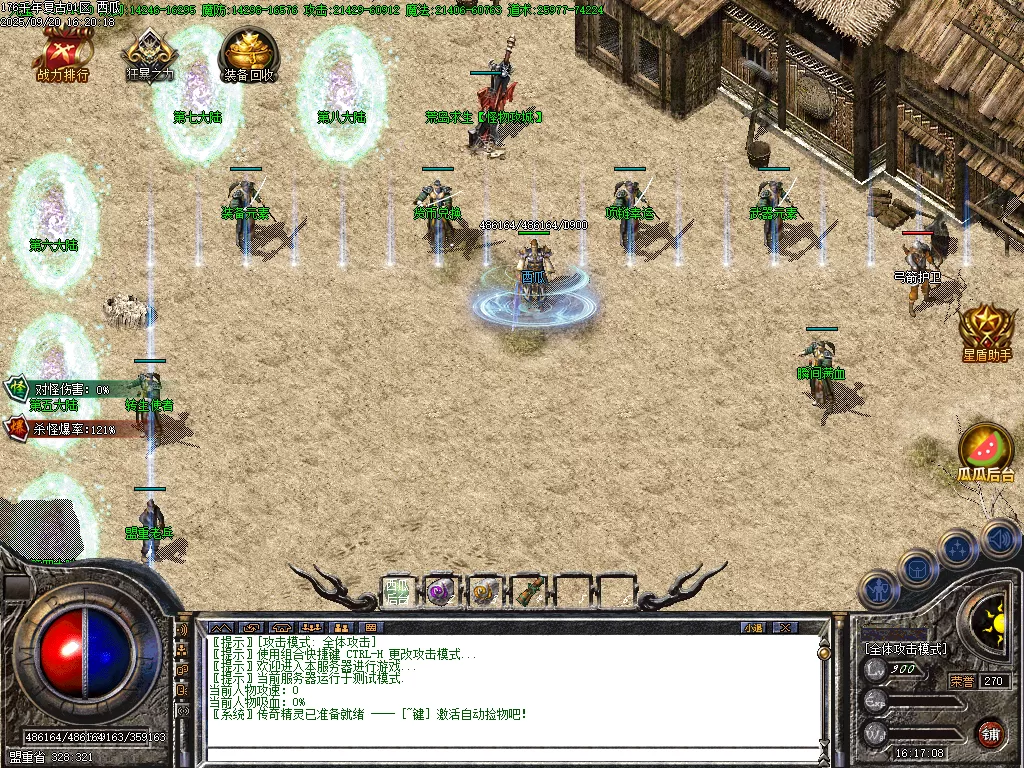Select the golden scroll hotbar slot
The image size is (1024, 768).
[485, 591]
